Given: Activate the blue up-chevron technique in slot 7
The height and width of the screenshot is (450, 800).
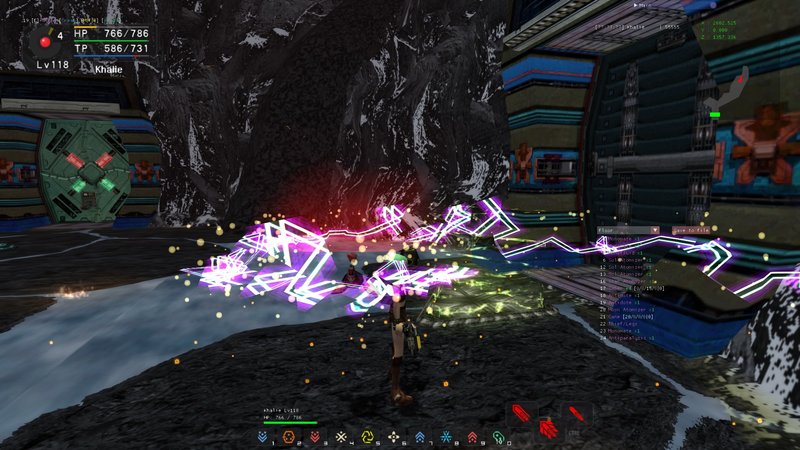Looking at the screenshot, I should click(420, 437).
